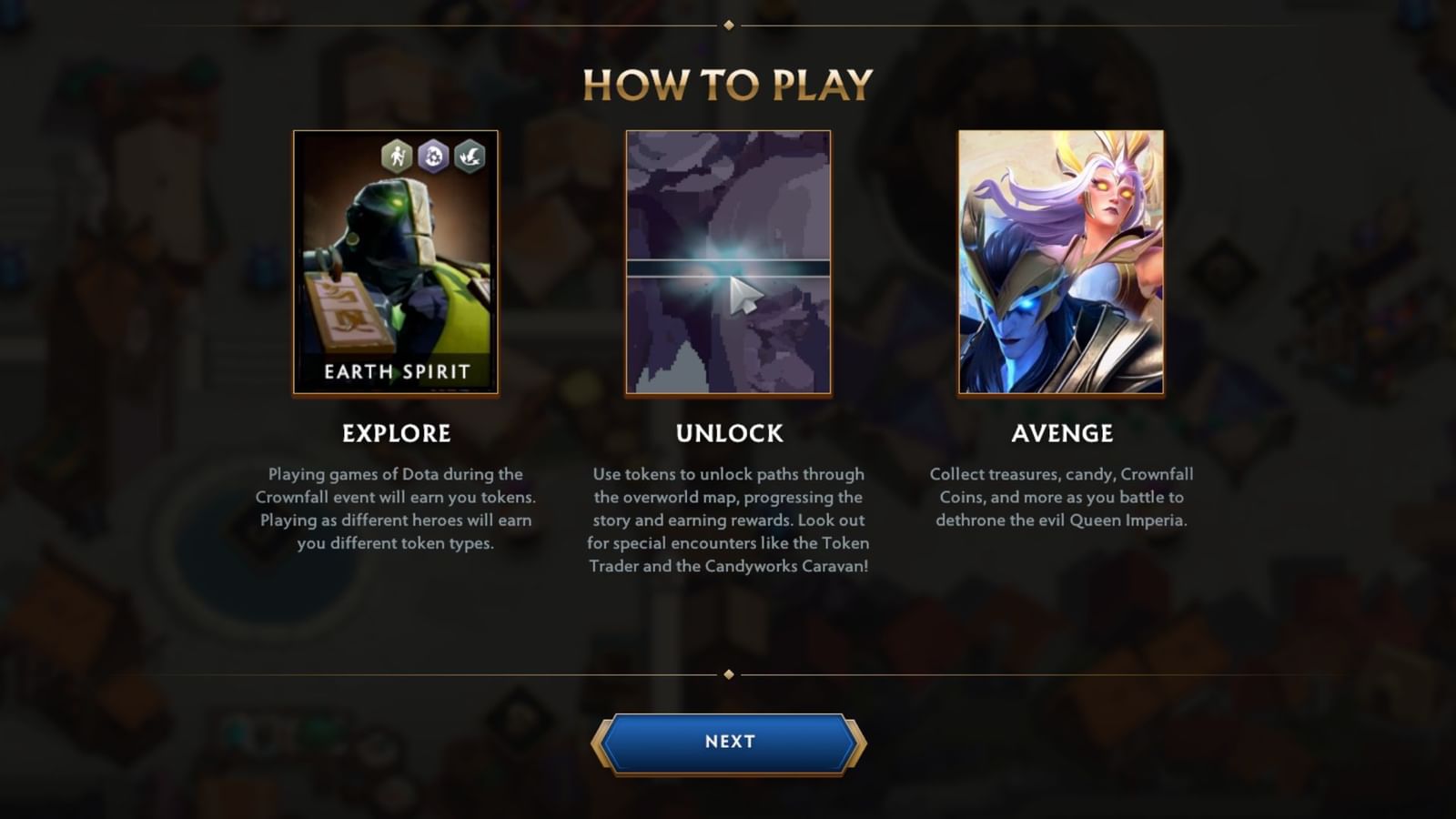
Task: Select the green hiker token icon
Action: (x=395, y=155)
